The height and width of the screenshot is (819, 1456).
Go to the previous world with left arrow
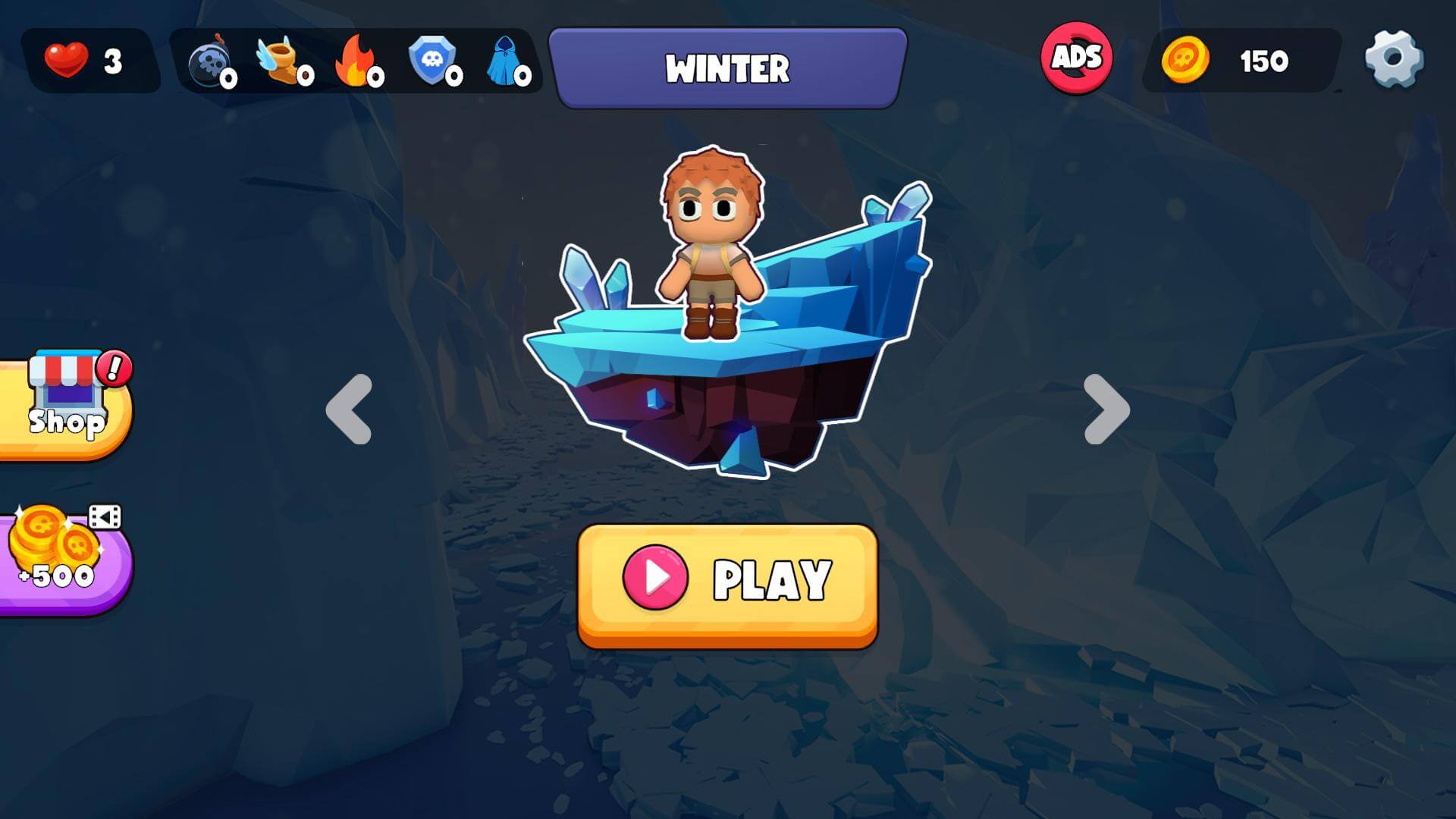349,409
